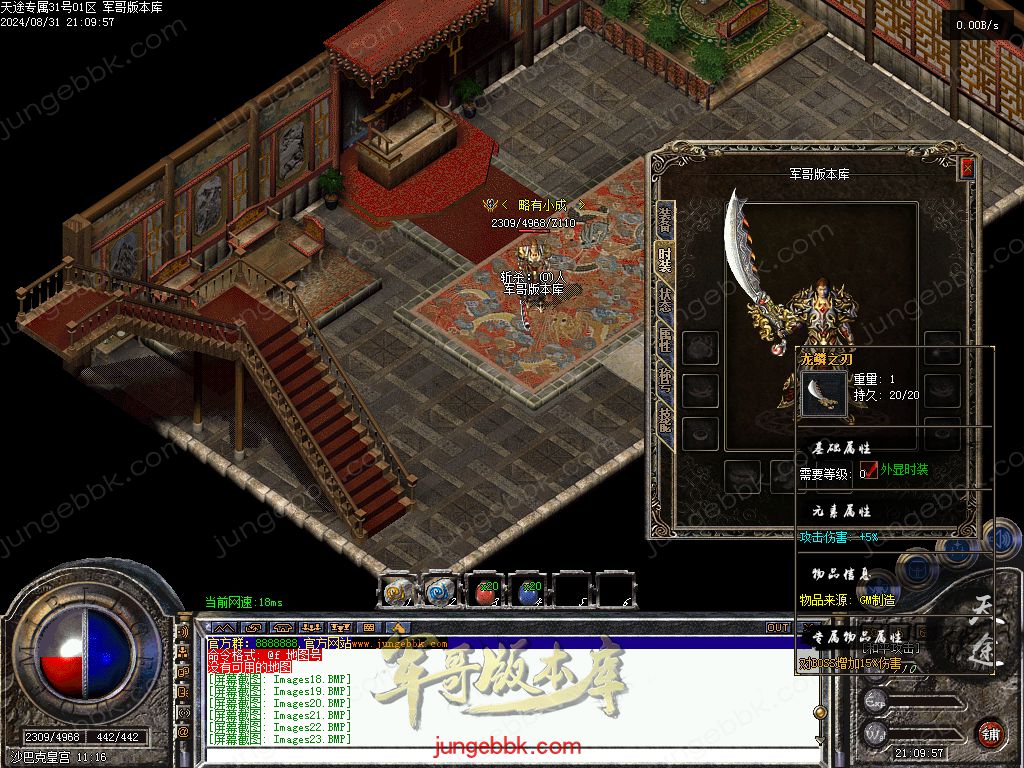Open the 状态 status tab

(665, 300)
